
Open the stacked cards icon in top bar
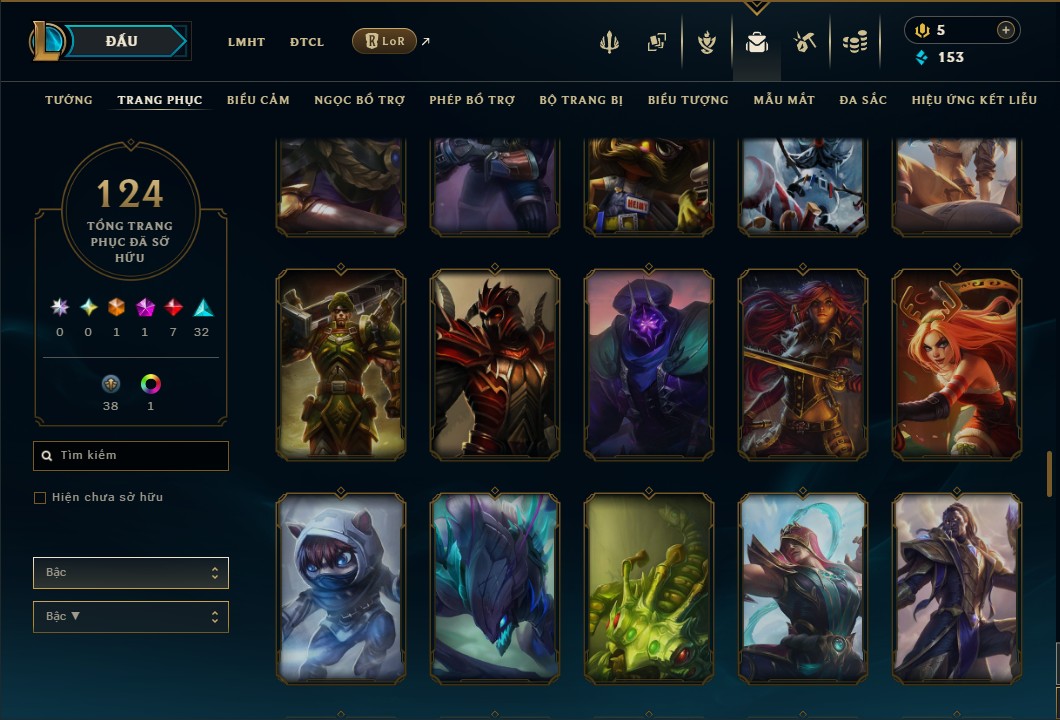click(657, 42)
